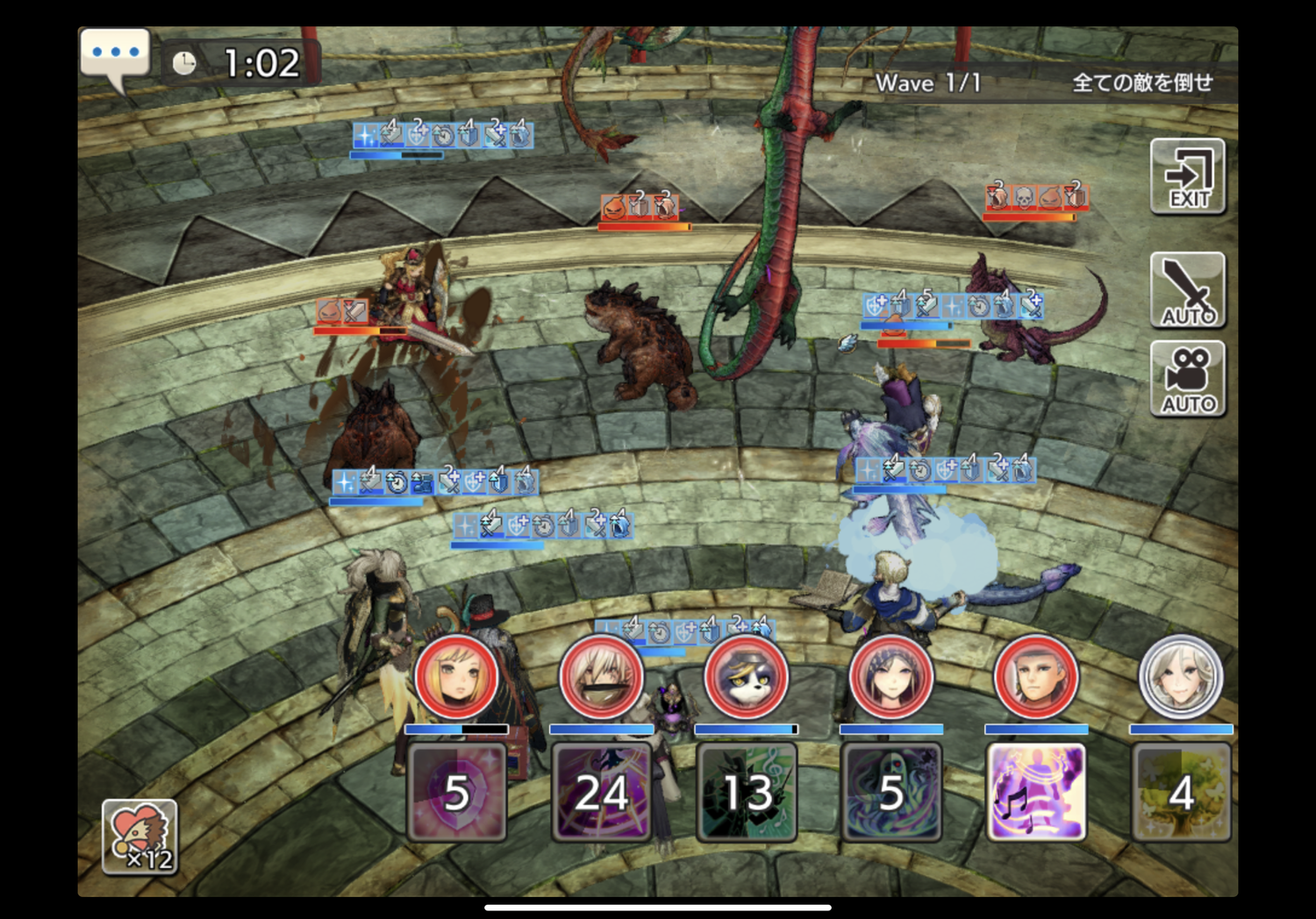Viewport: 1316px width, 919px height.
Task: Tap the ghost skill with cooldown 5
Action: (x=891, y=792)
